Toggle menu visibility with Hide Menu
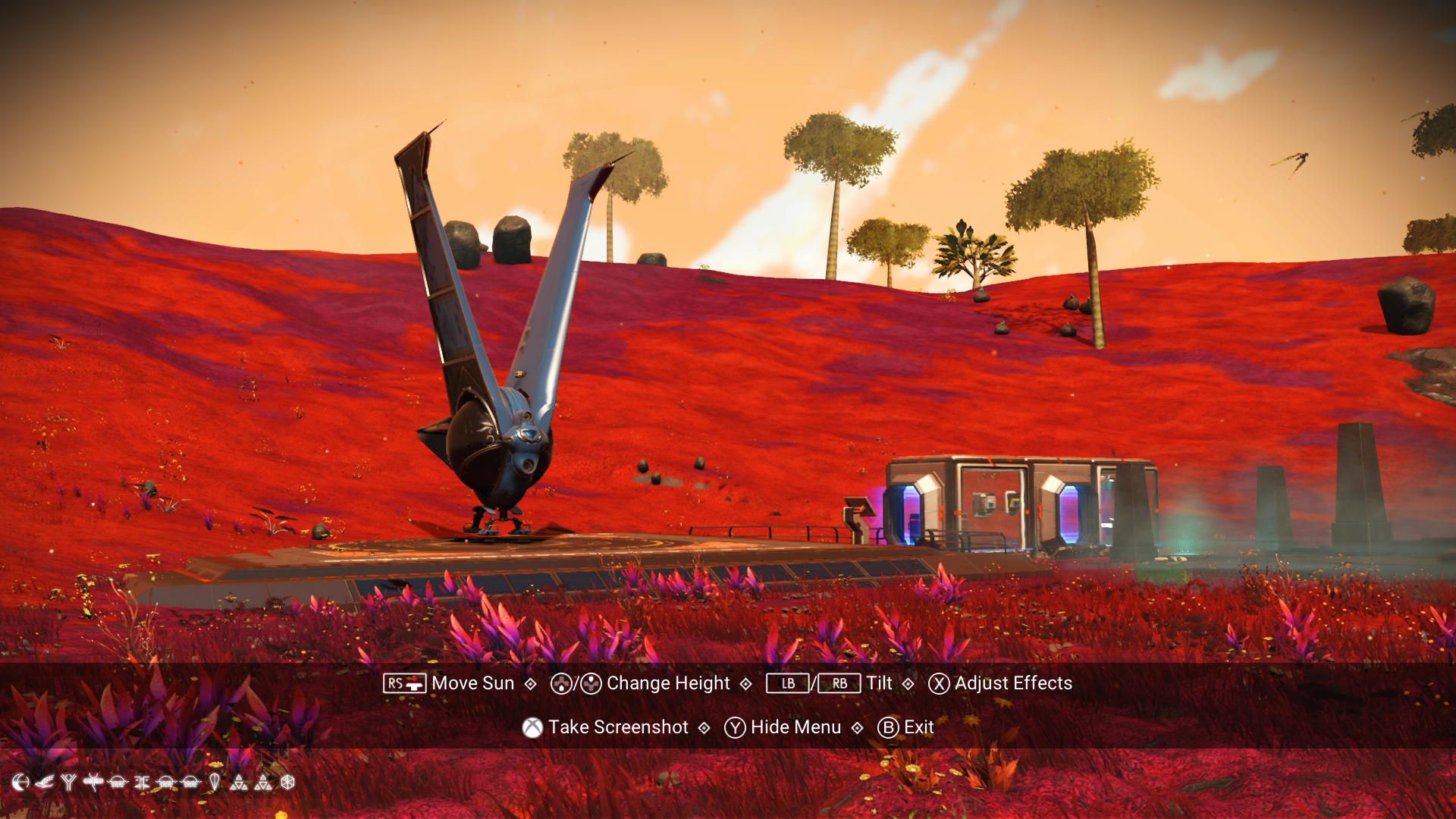 tap(794, 727)
